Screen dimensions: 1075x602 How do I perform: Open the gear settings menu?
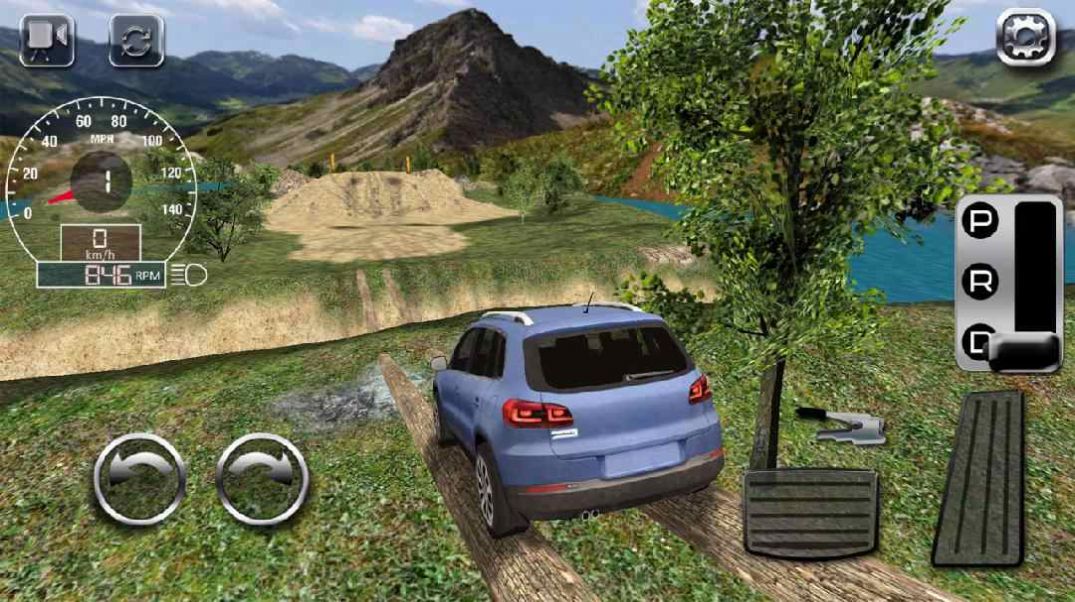click(x=1026, y=38)
